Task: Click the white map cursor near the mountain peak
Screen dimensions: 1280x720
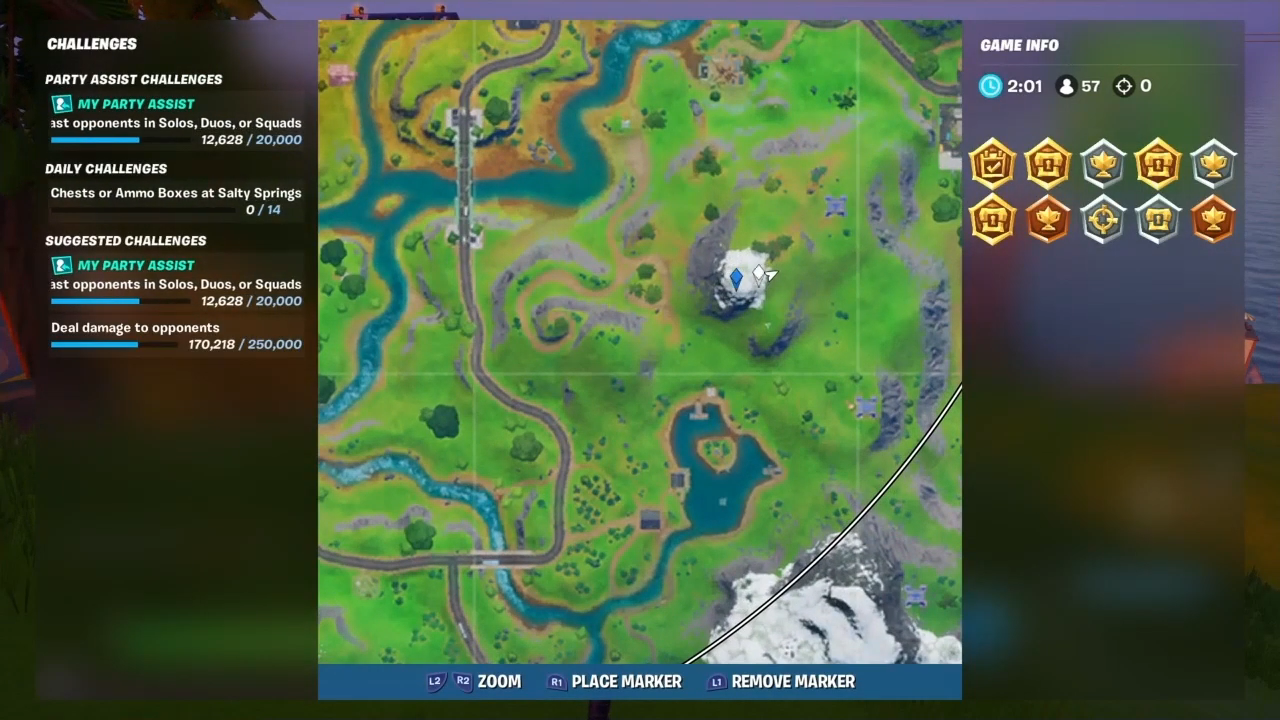Action: pyautogui.click(x=764, y=274)
